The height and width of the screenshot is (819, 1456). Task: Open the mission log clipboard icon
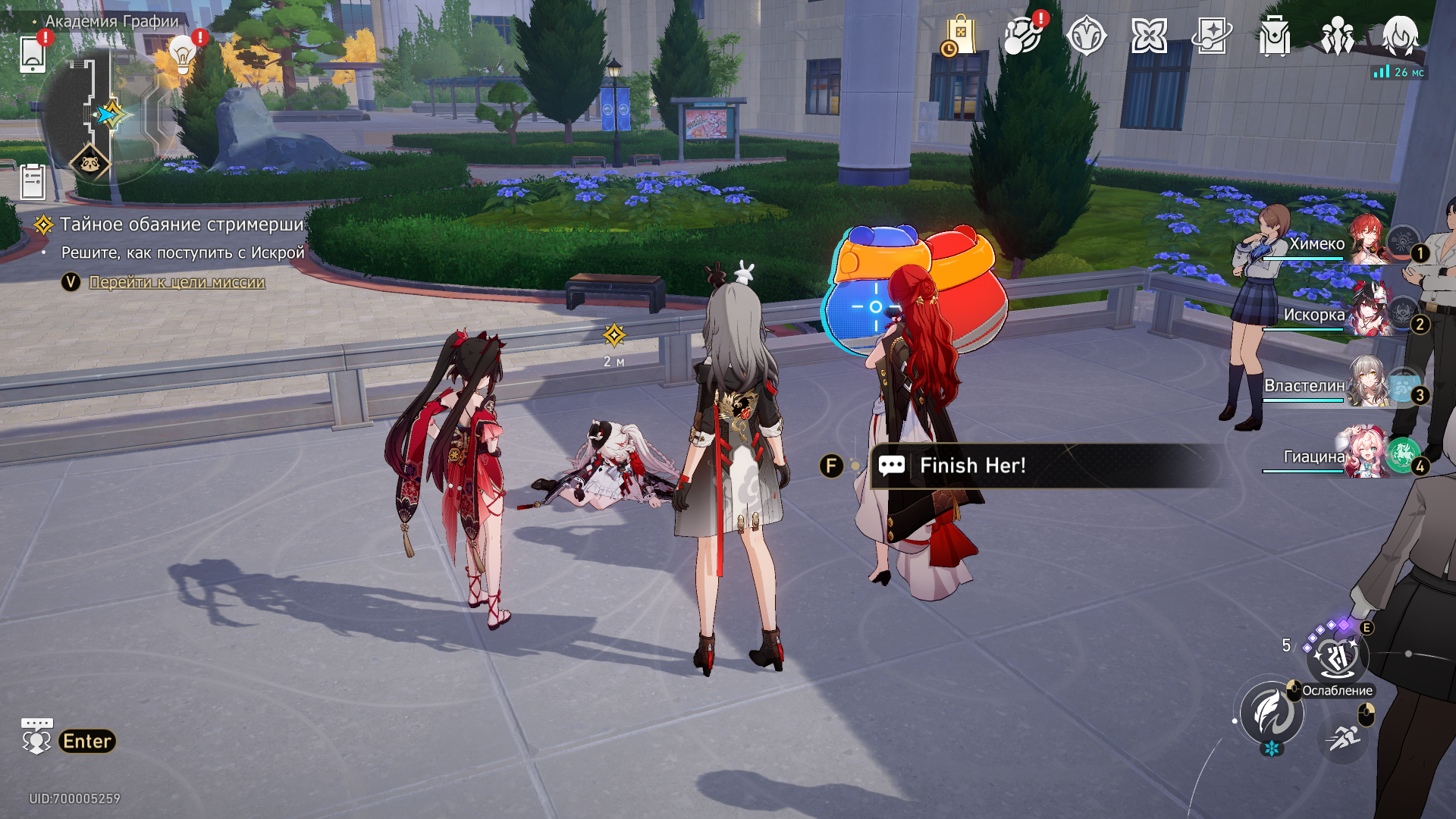coord(33,182)
